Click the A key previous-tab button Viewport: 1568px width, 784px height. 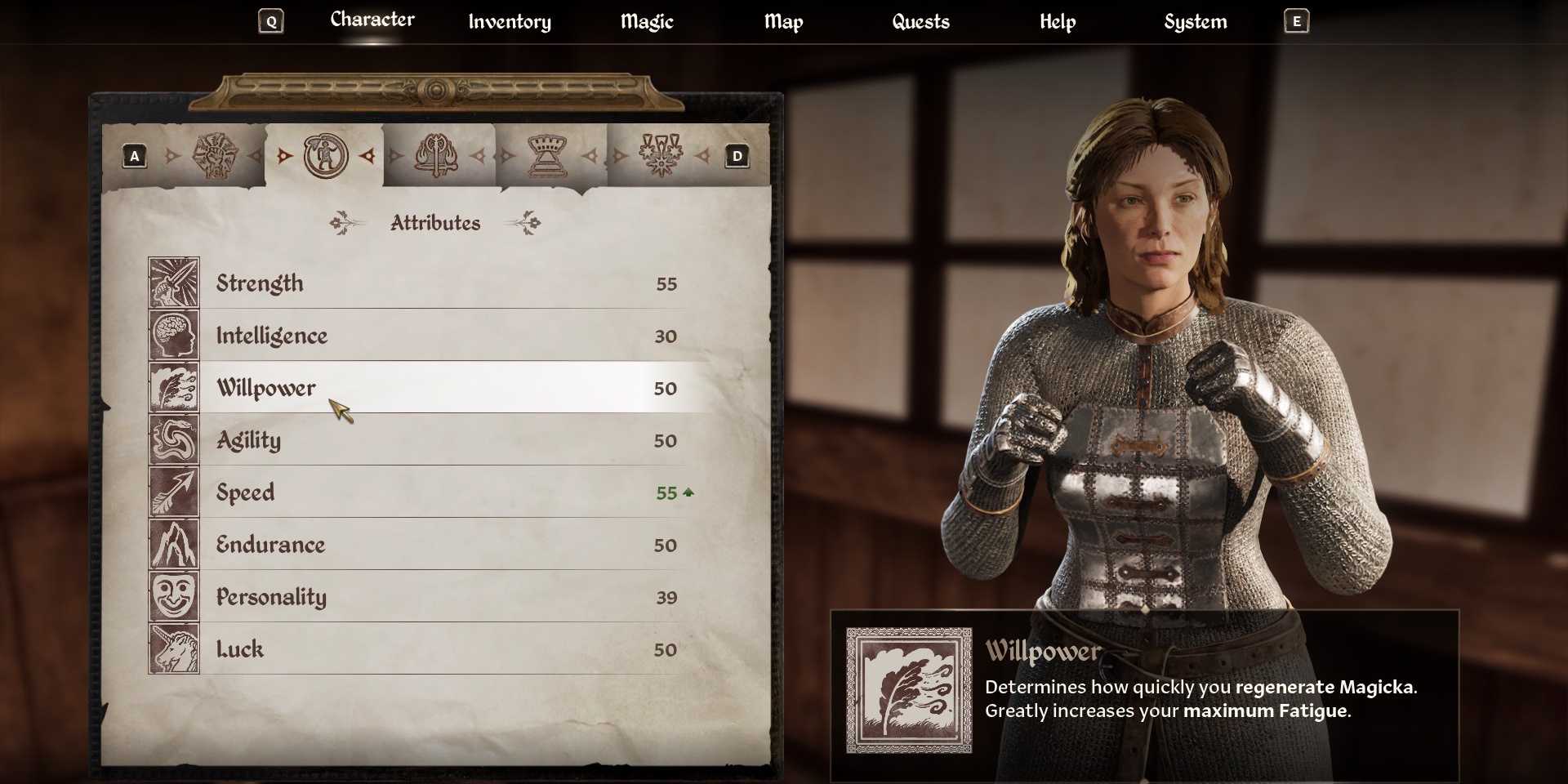coord(135,155)
